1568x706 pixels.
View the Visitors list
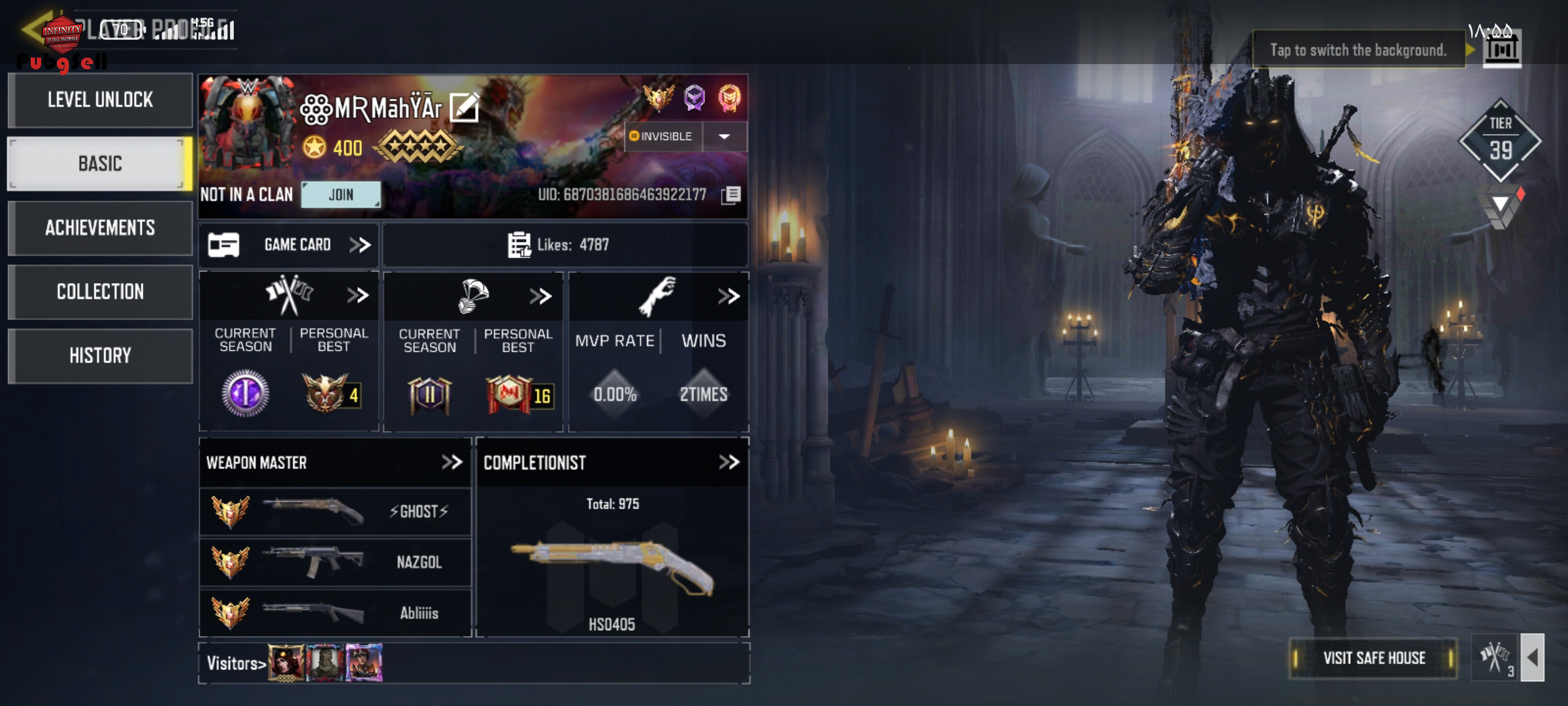coord(236,664)
